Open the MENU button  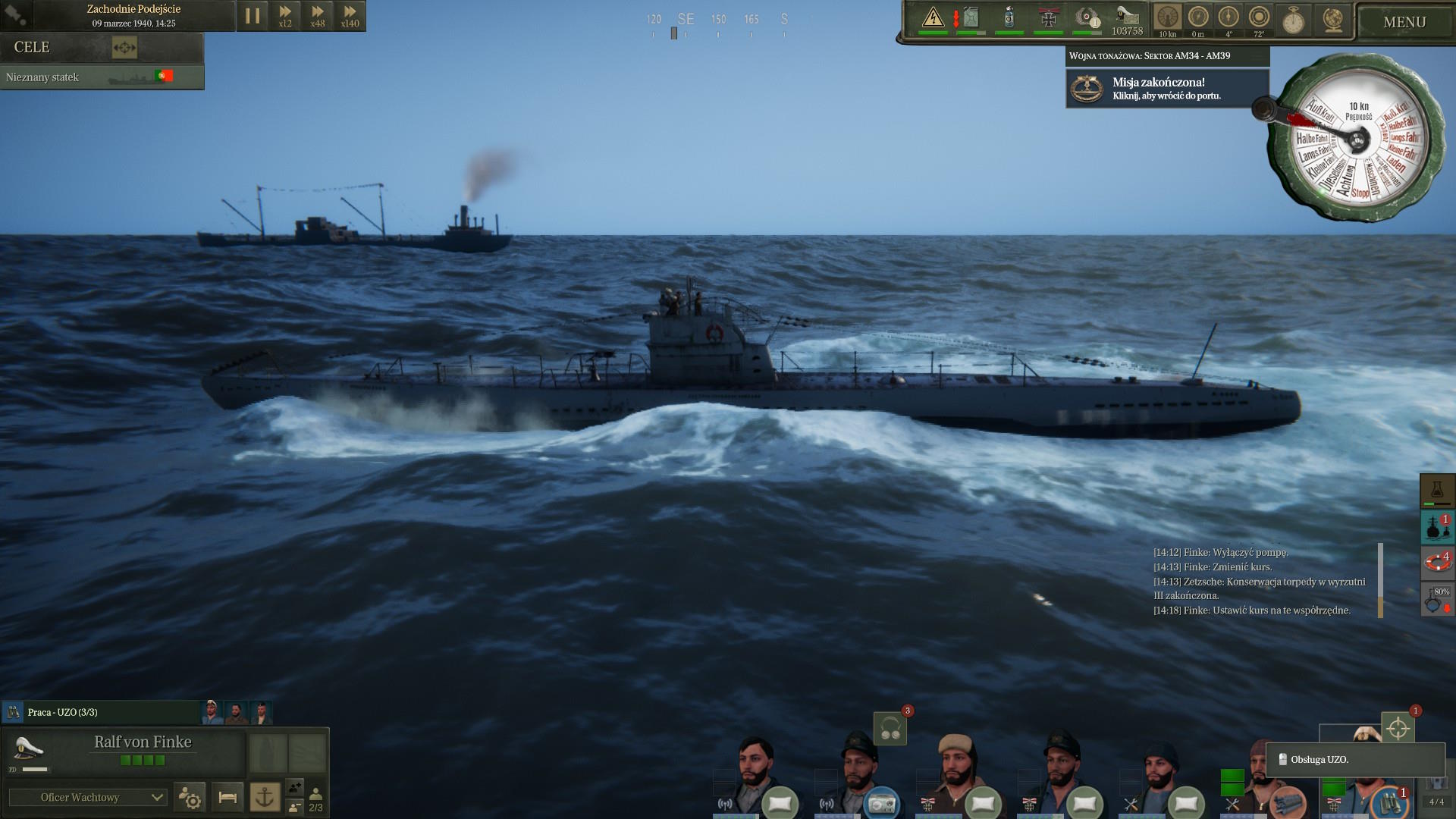[x=1404, y=22]
